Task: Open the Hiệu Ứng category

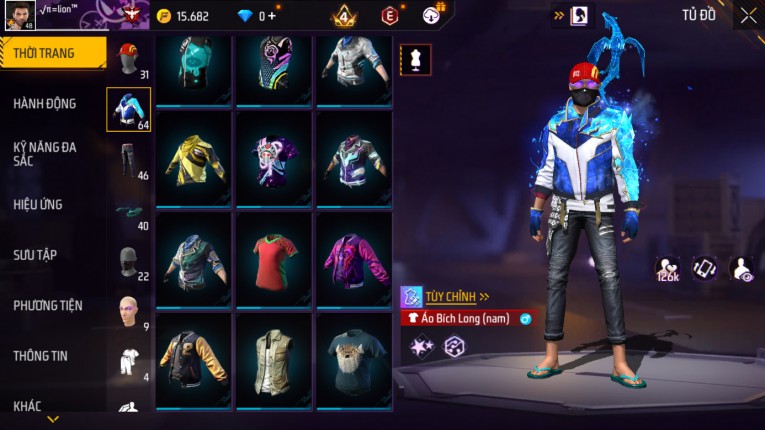Action: coord(38,204)
